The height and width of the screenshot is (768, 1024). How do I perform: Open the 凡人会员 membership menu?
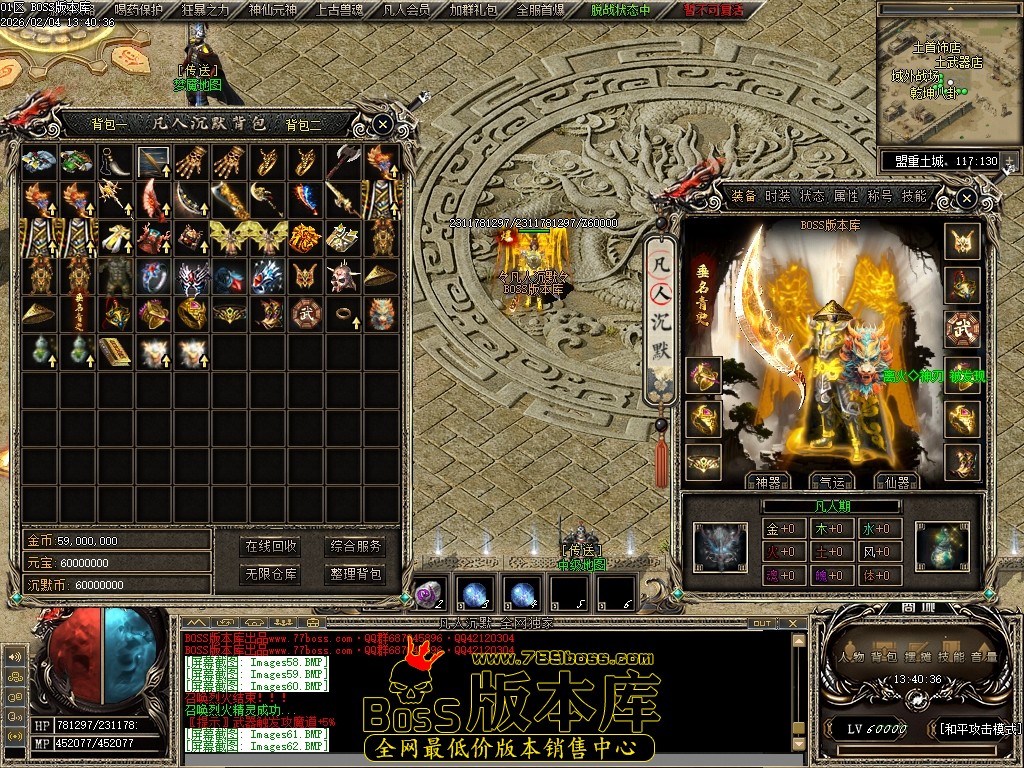pos(407,10)
